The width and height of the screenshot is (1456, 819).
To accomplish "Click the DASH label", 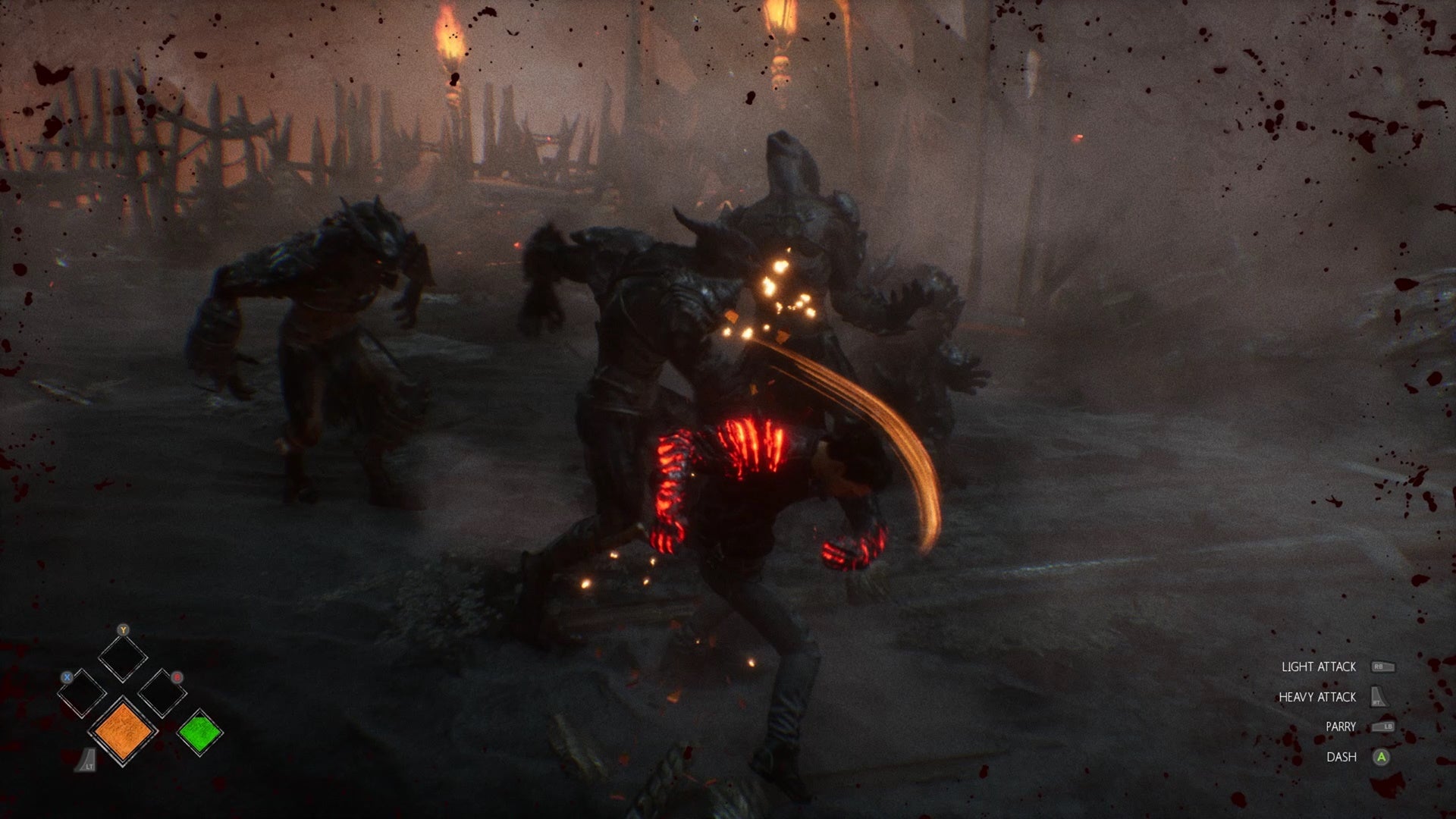I will pos(1342,757).
